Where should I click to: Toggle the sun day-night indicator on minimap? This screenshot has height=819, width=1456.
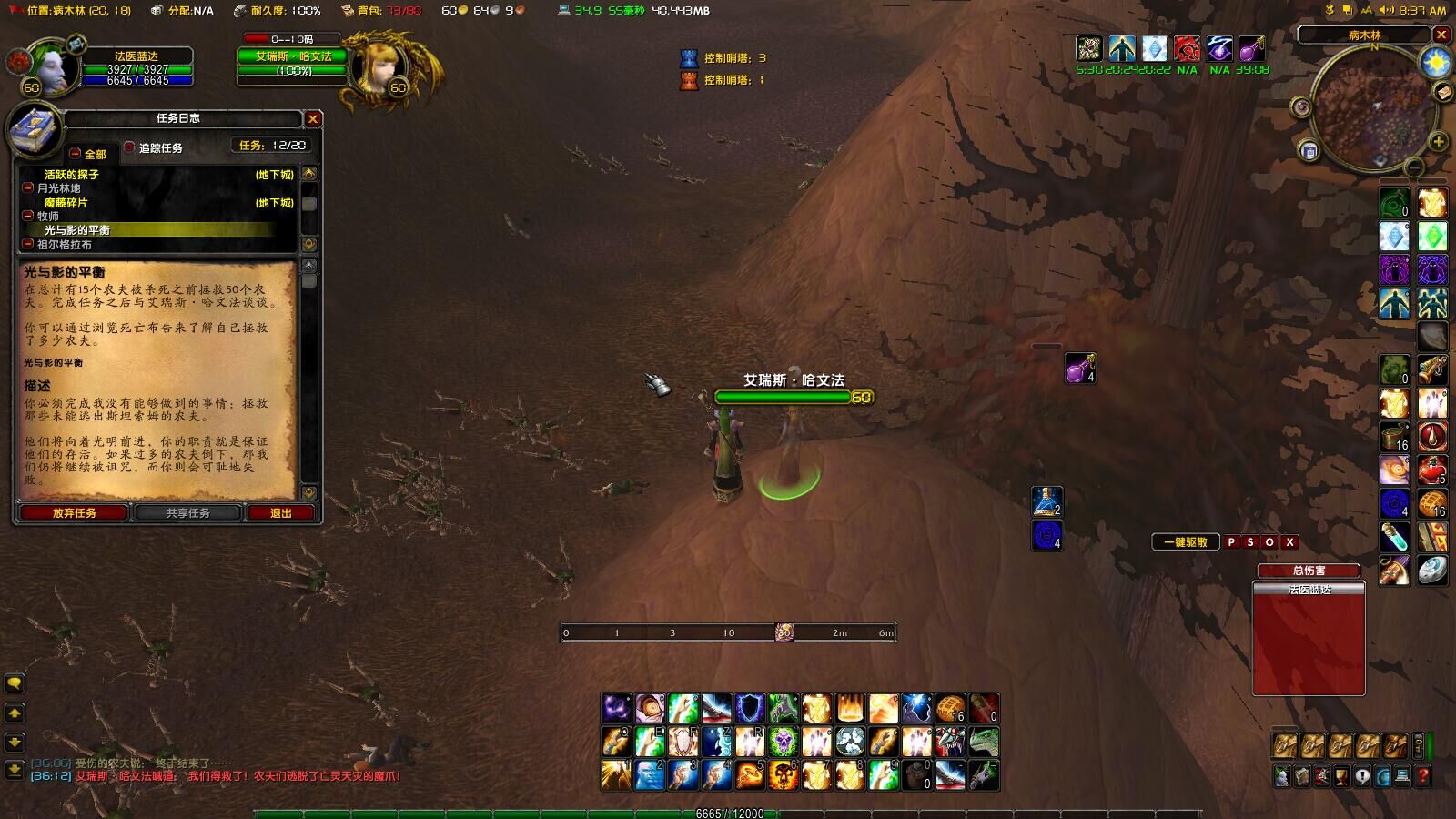pos(1435,62)
